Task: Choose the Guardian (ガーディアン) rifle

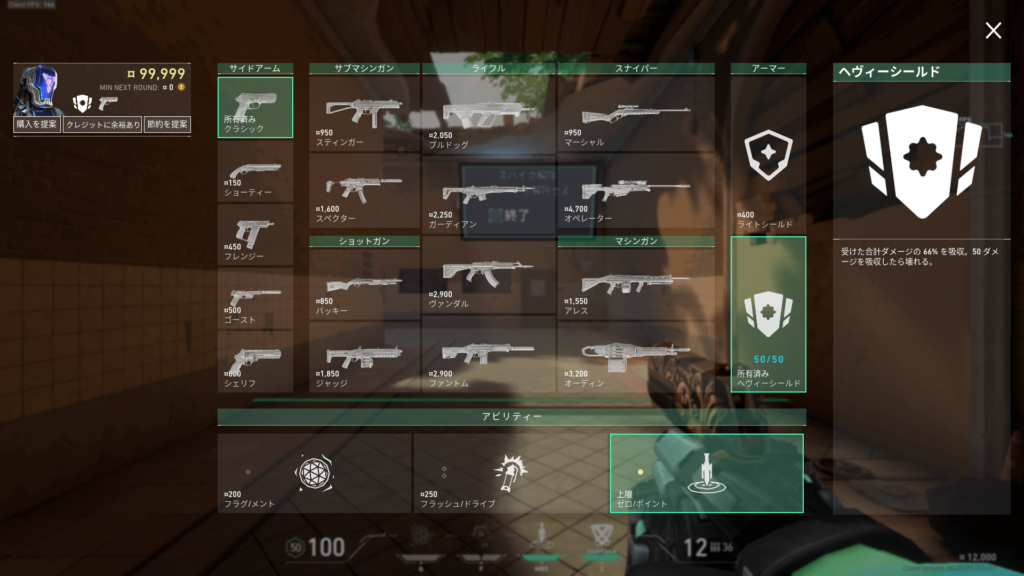Action: pos(488,192)
